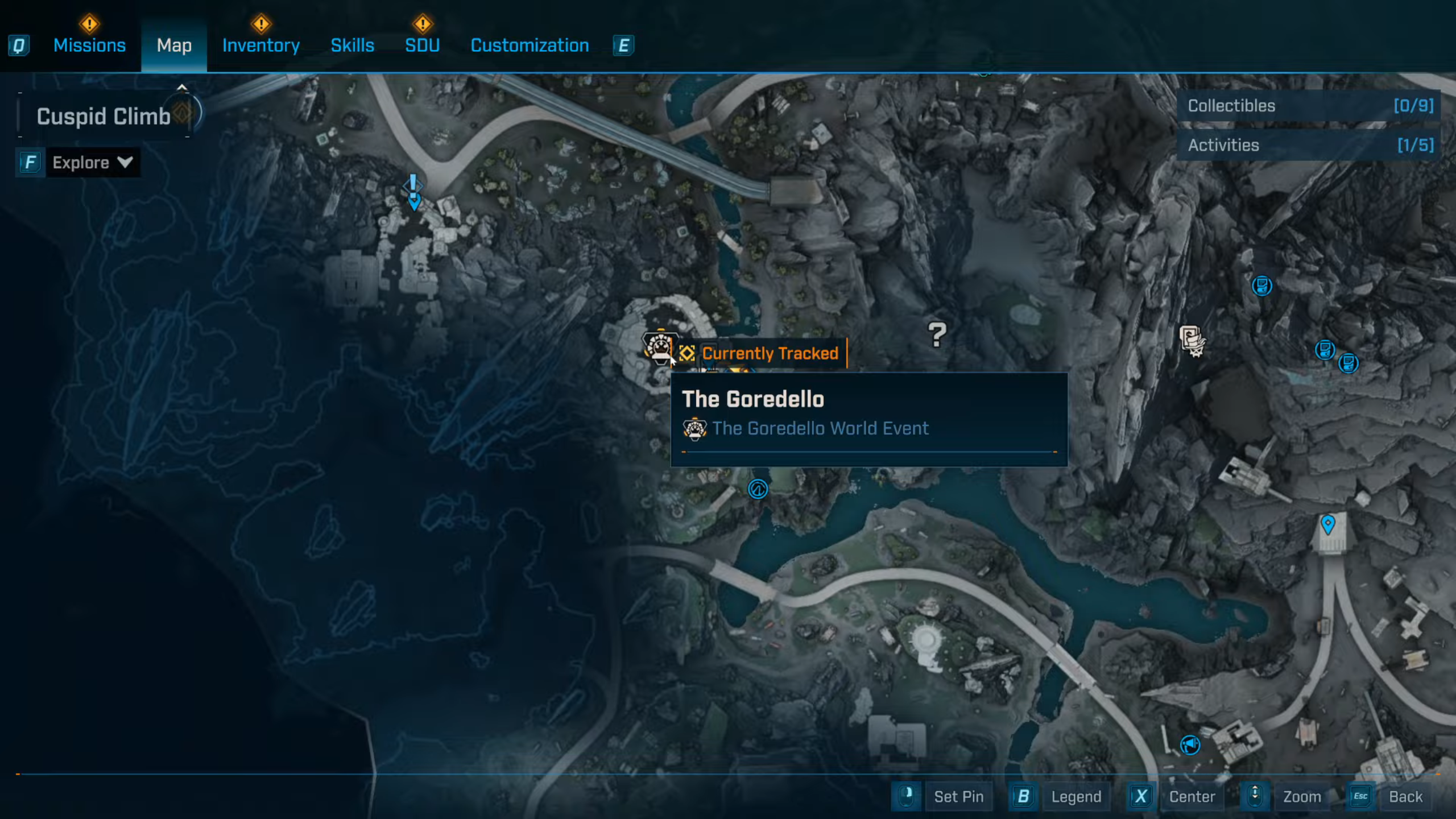
Task: Go to the SDU tab
Action: click(422, 45)
